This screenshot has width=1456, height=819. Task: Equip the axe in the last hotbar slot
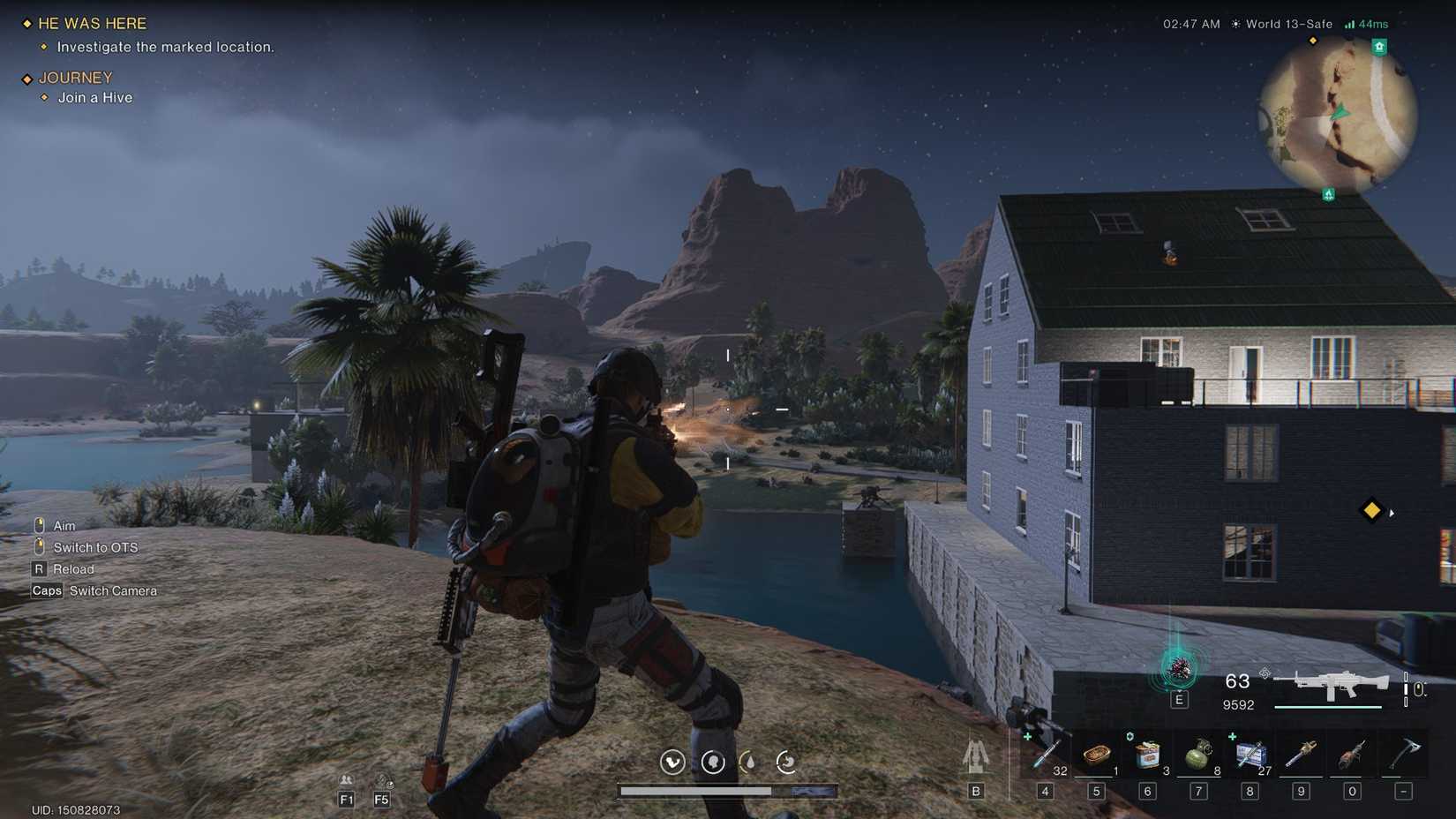(x=1403, y=757)
